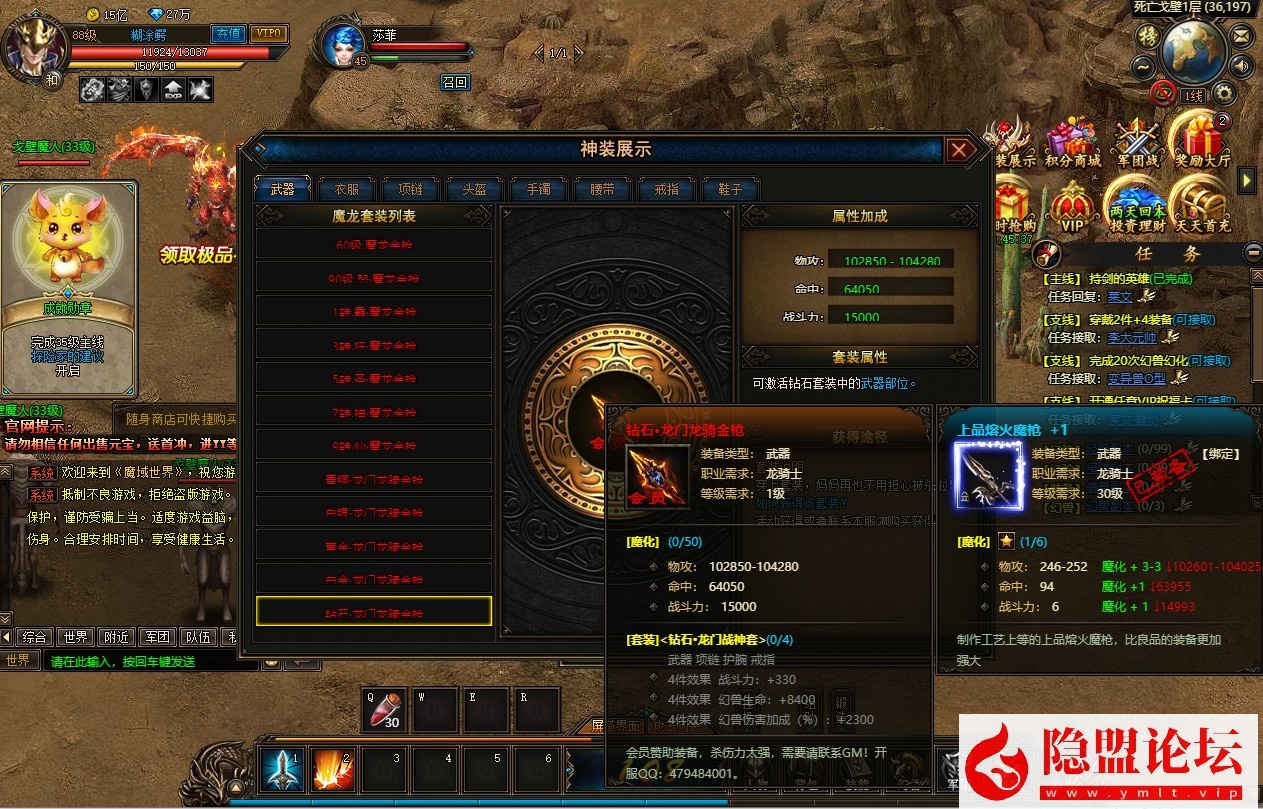The height and width of the screenshot is (809, 1263).
Task: Open the VIP0 badge button
Action: point(268,33)
